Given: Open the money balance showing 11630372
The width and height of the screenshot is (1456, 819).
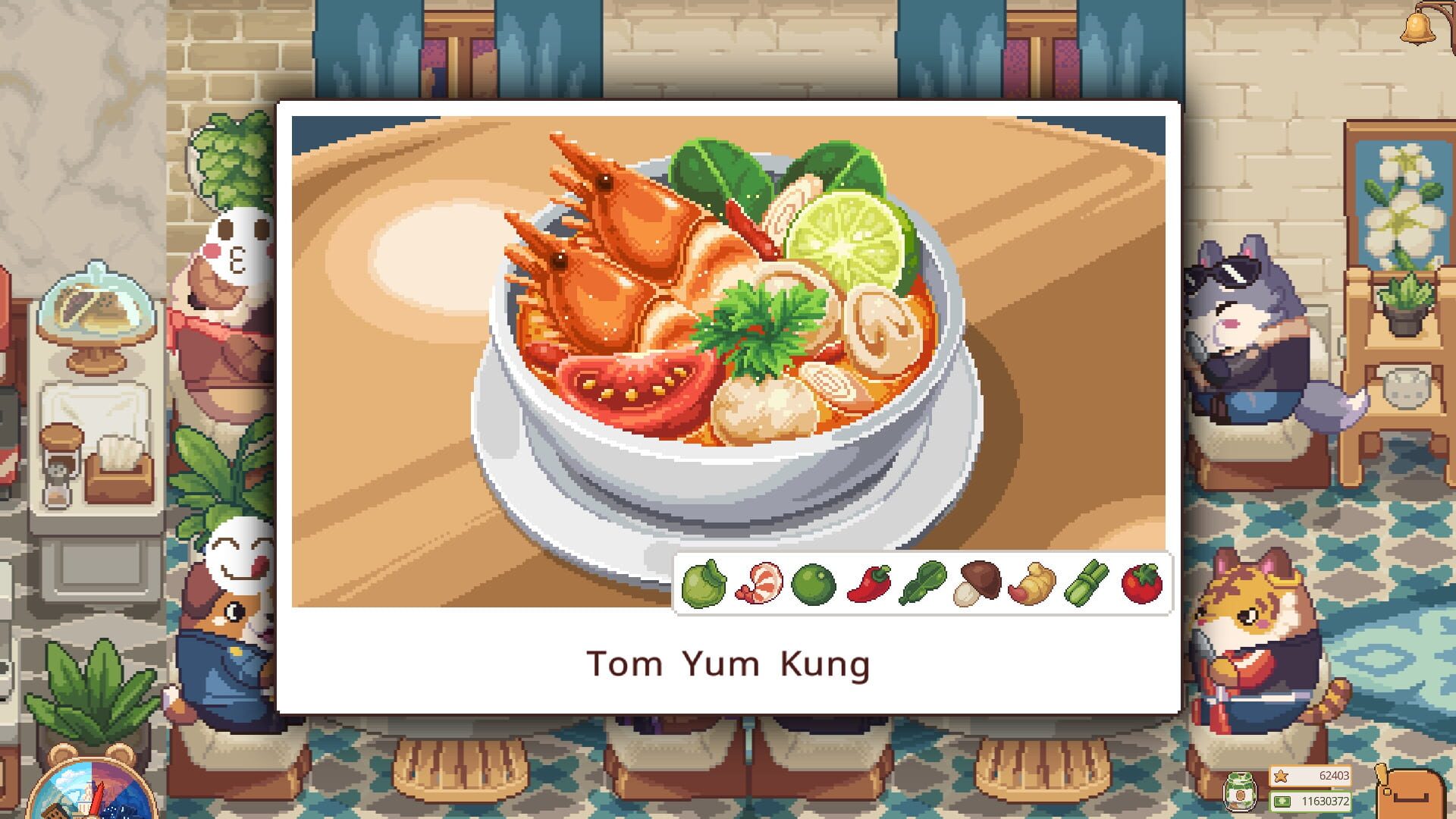Looking at the screenshot, I should pyautogui.click(x=1309, y=800).
